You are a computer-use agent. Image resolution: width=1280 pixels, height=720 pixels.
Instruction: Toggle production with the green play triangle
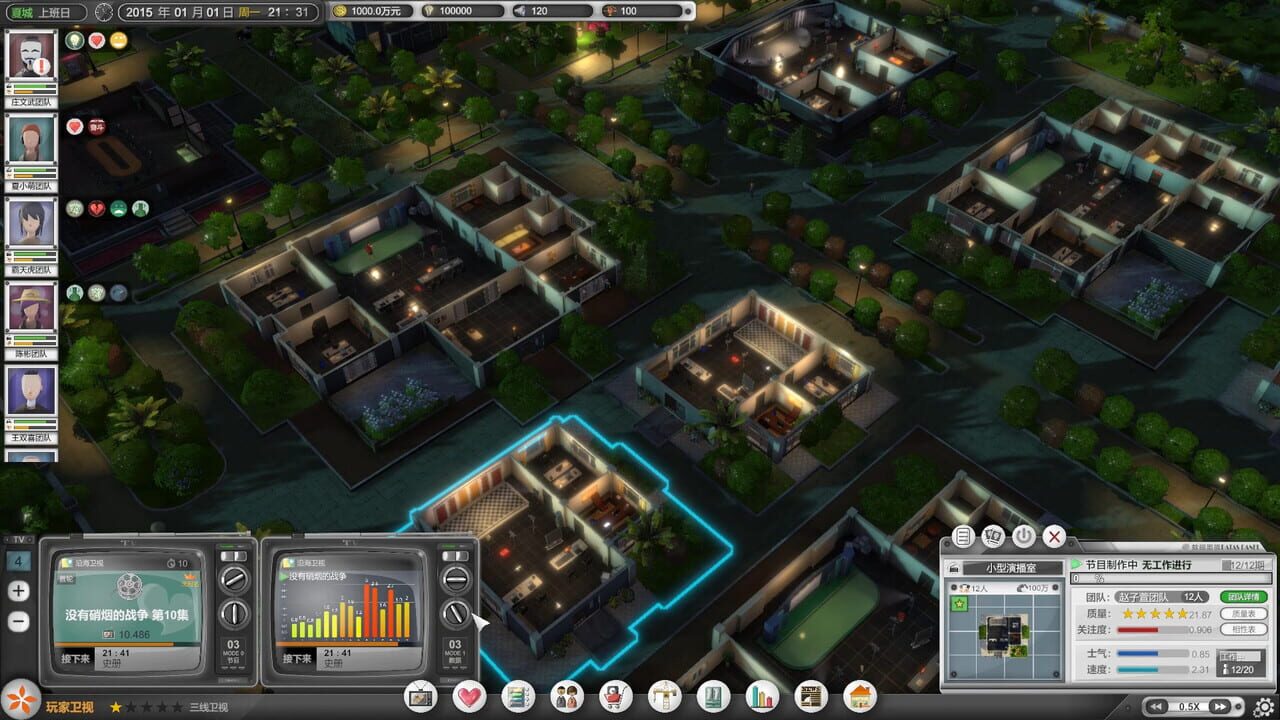(1076, 563)
